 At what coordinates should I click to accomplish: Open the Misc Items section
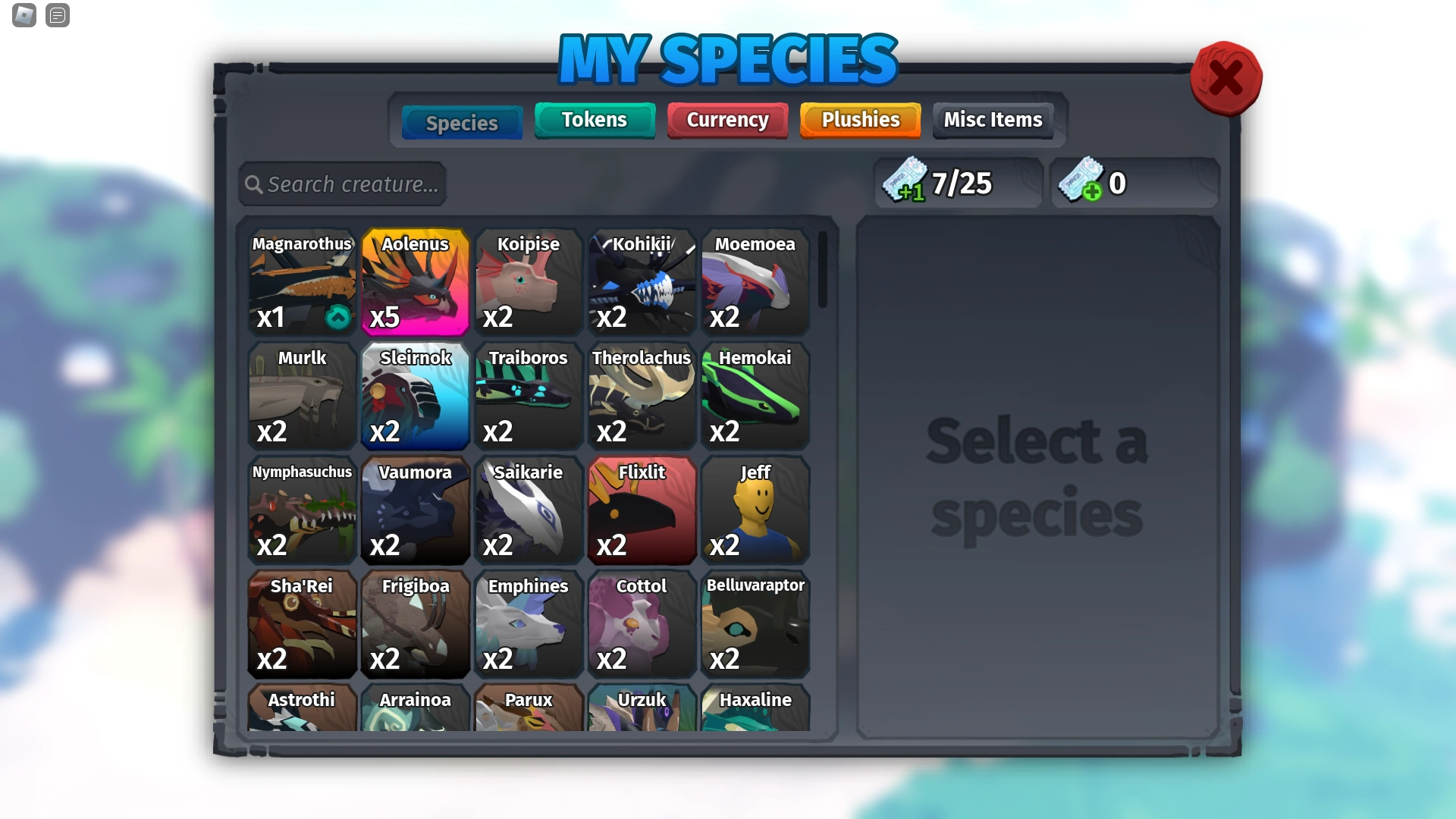click(992, 120)
